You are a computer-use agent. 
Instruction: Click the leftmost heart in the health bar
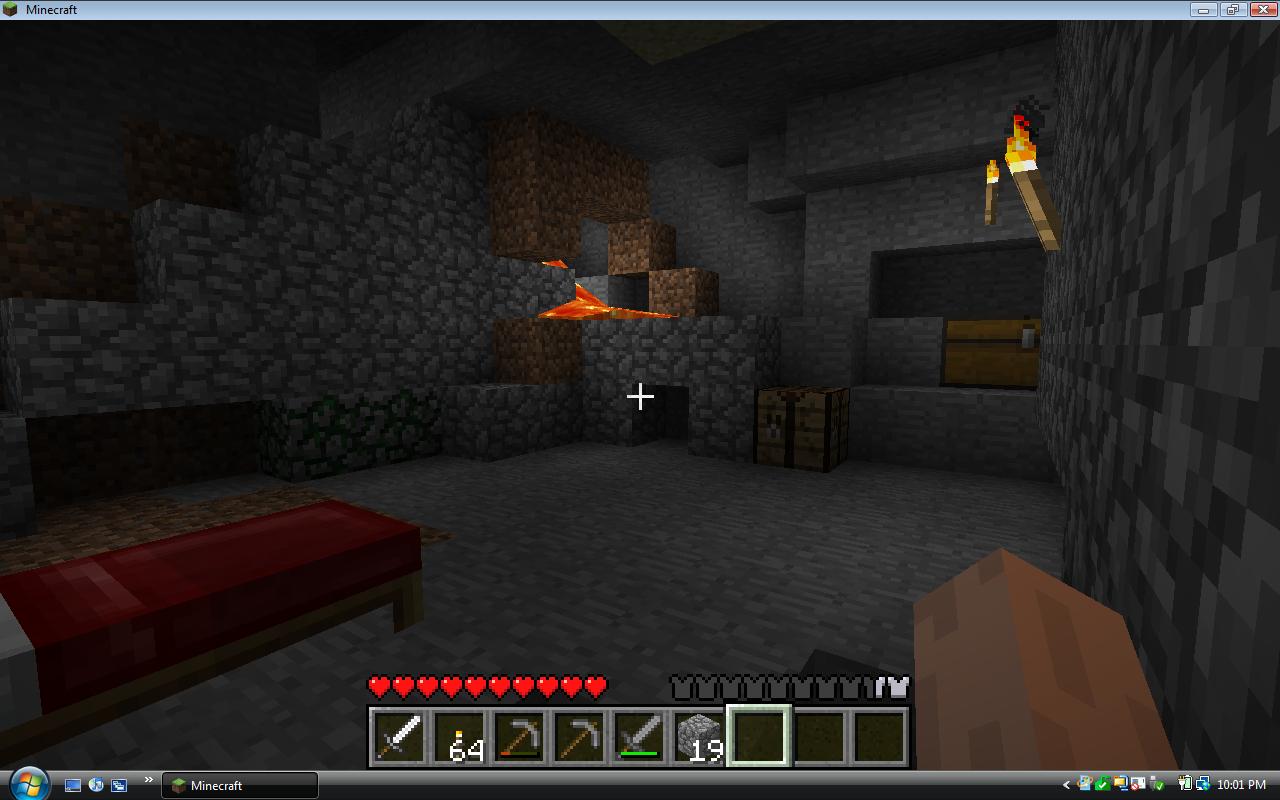tap(377, 686)
